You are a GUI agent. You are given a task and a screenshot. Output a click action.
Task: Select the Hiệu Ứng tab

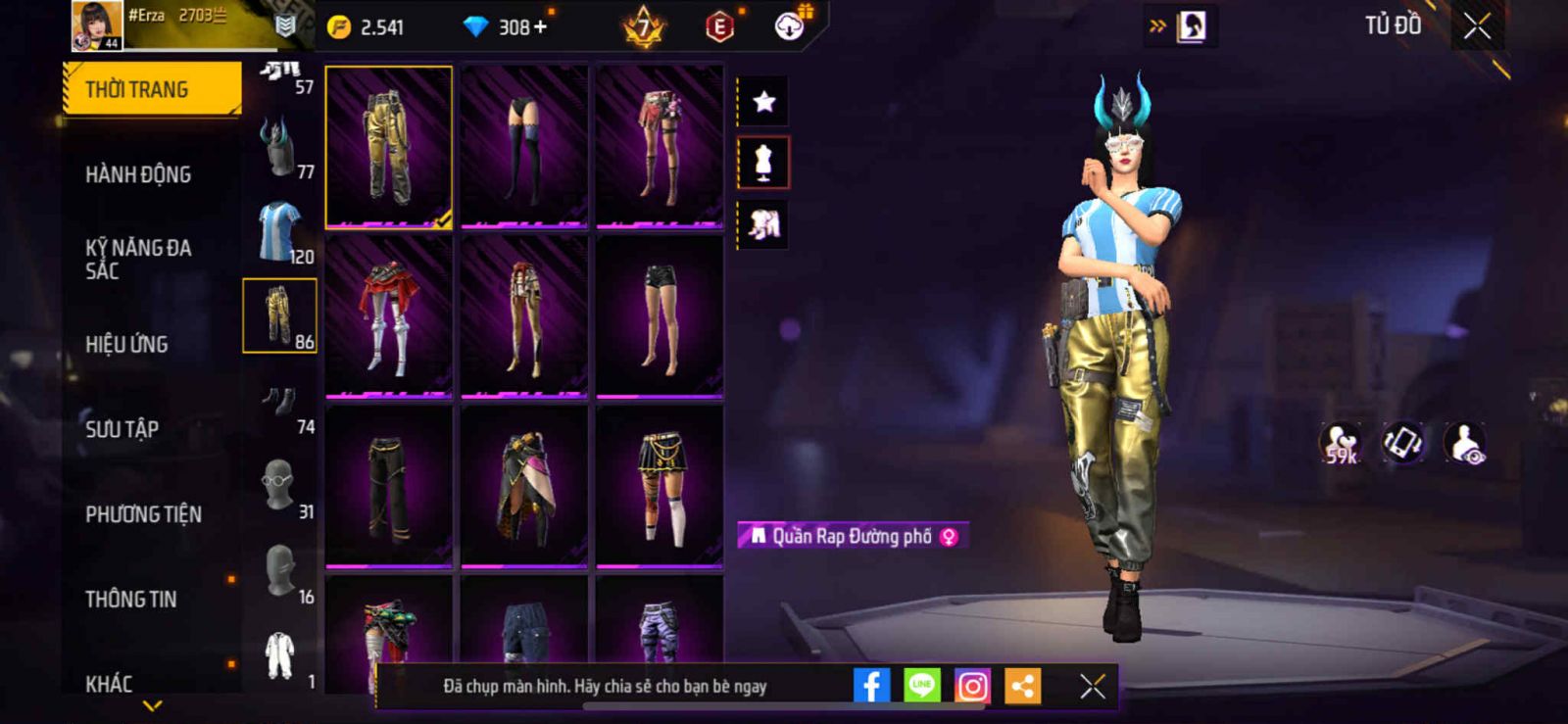point(126,344)
